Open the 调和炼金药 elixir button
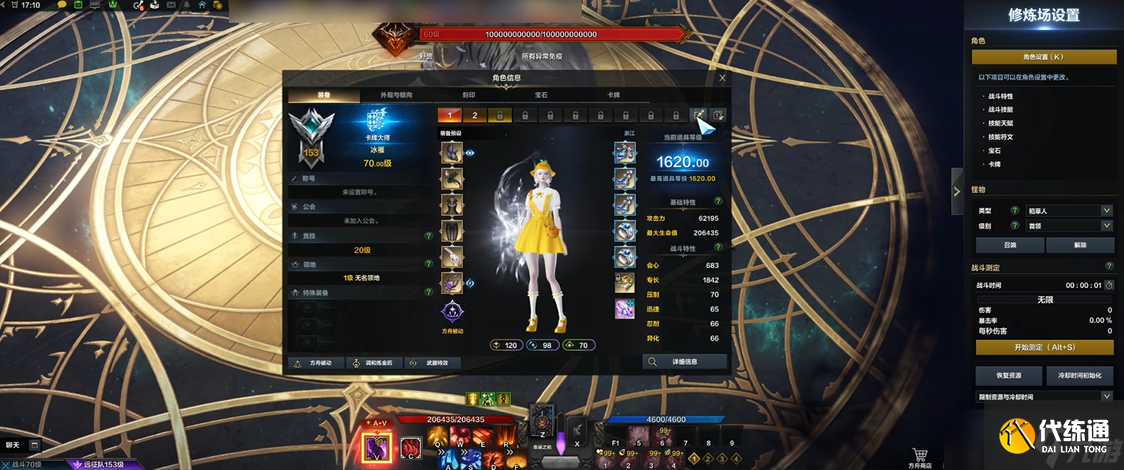 click(x=374, y=362)
